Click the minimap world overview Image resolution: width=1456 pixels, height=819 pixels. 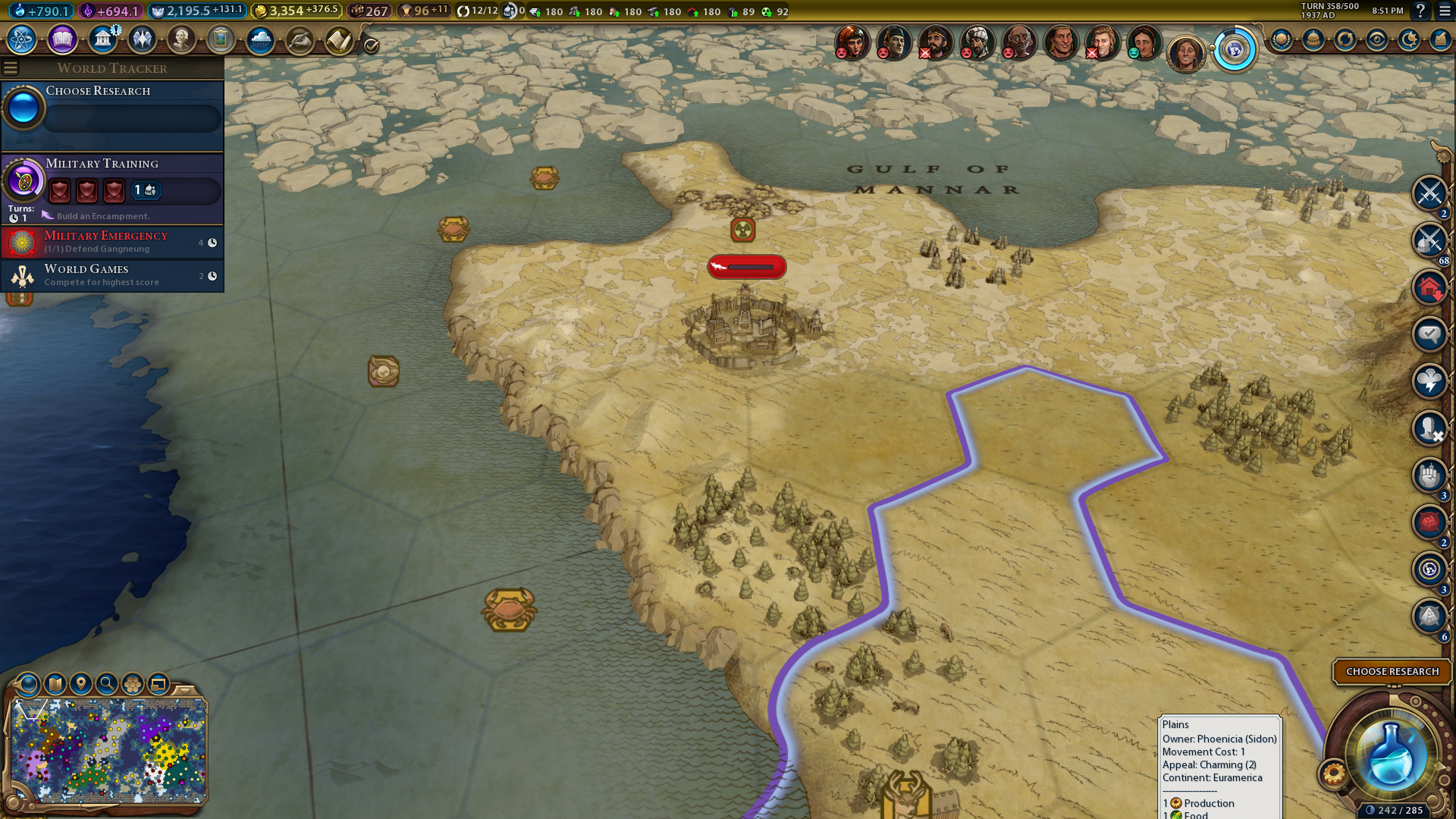(x=108, y=751)
